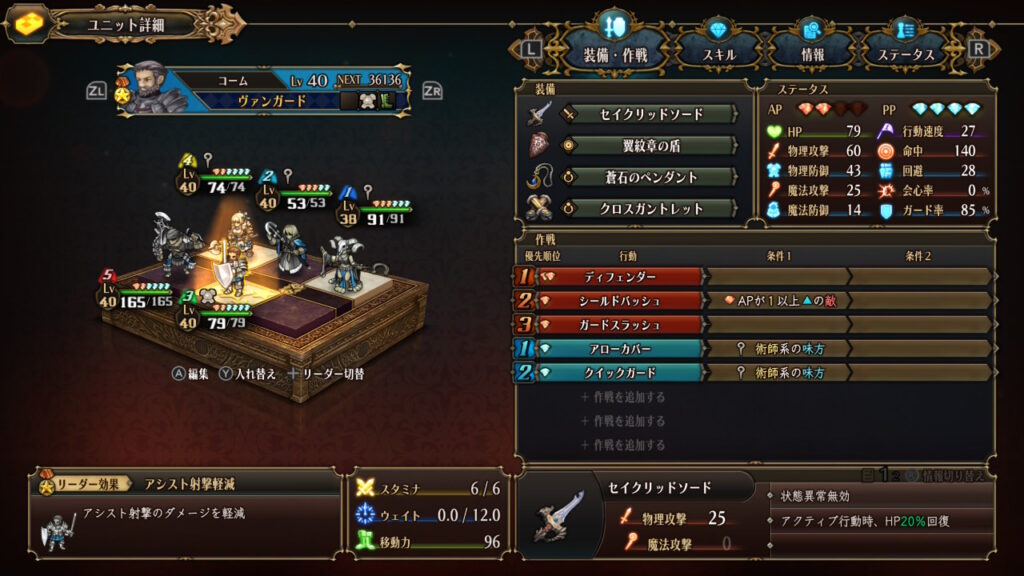The image size is (1024, 576).
Task: Select the ディフェンダー tactic row
Action: [622, 276]
